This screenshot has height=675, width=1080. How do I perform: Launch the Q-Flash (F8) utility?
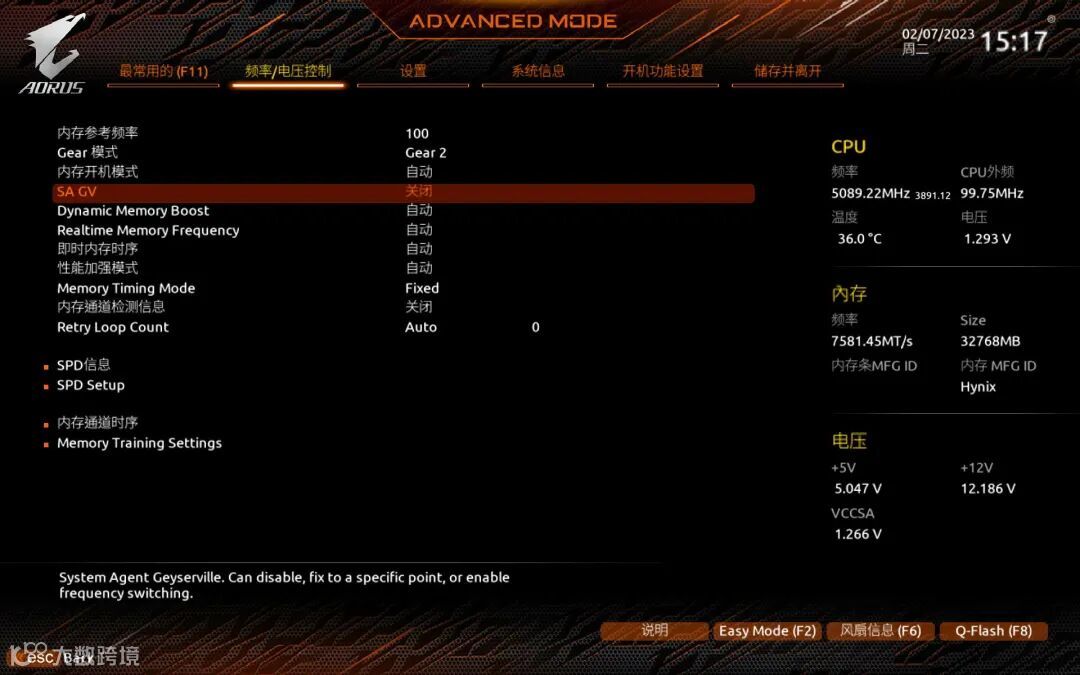[993, 631]
